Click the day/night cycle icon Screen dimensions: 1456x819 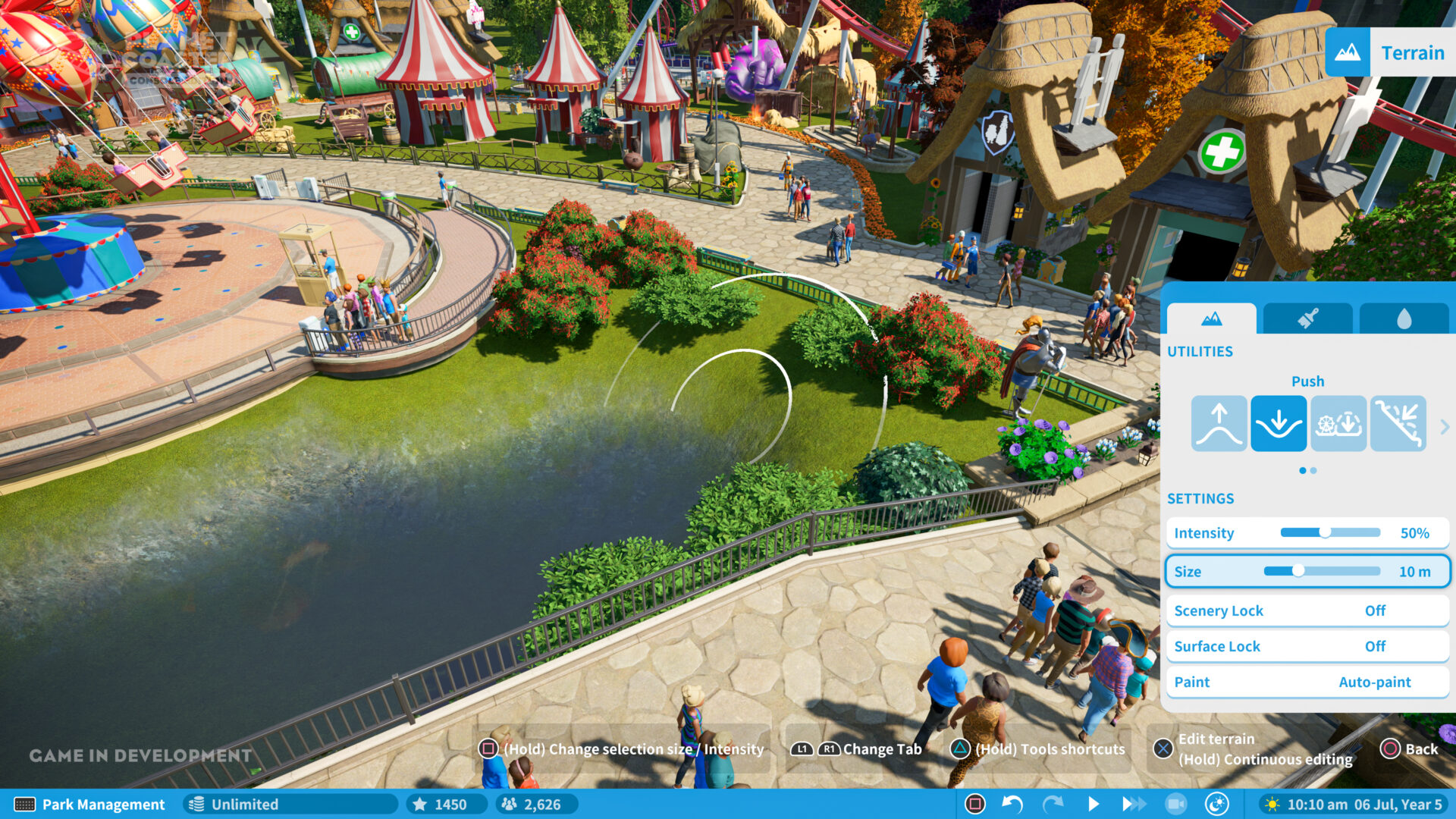click(1217, 805)
